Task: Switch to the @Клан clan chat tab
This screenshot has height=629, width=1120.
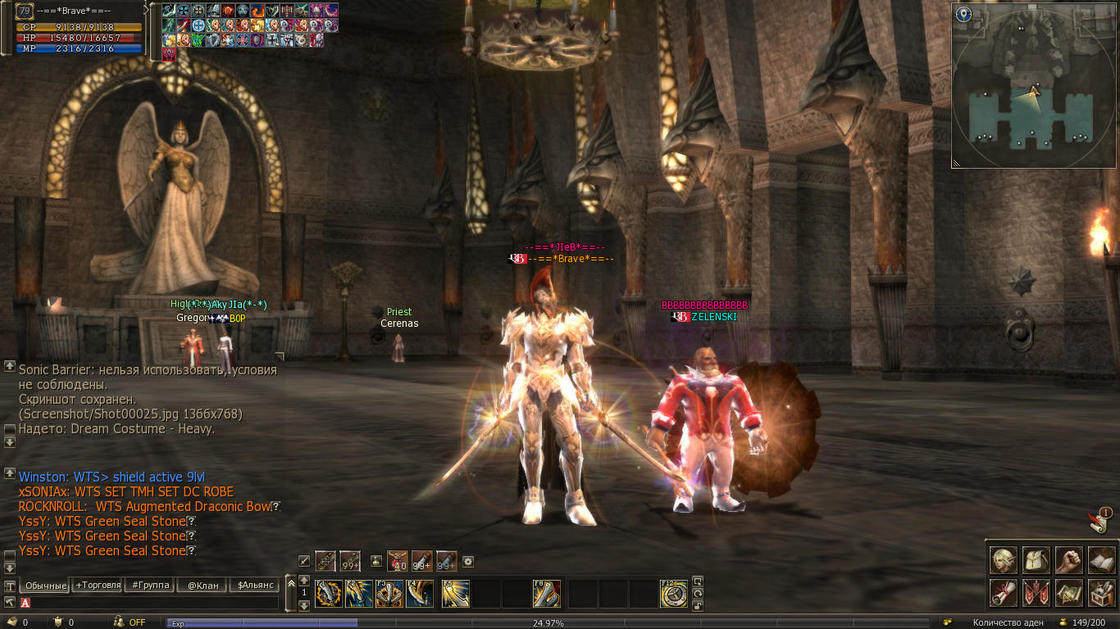Action: pyautogui.click(x=202, y=585)
